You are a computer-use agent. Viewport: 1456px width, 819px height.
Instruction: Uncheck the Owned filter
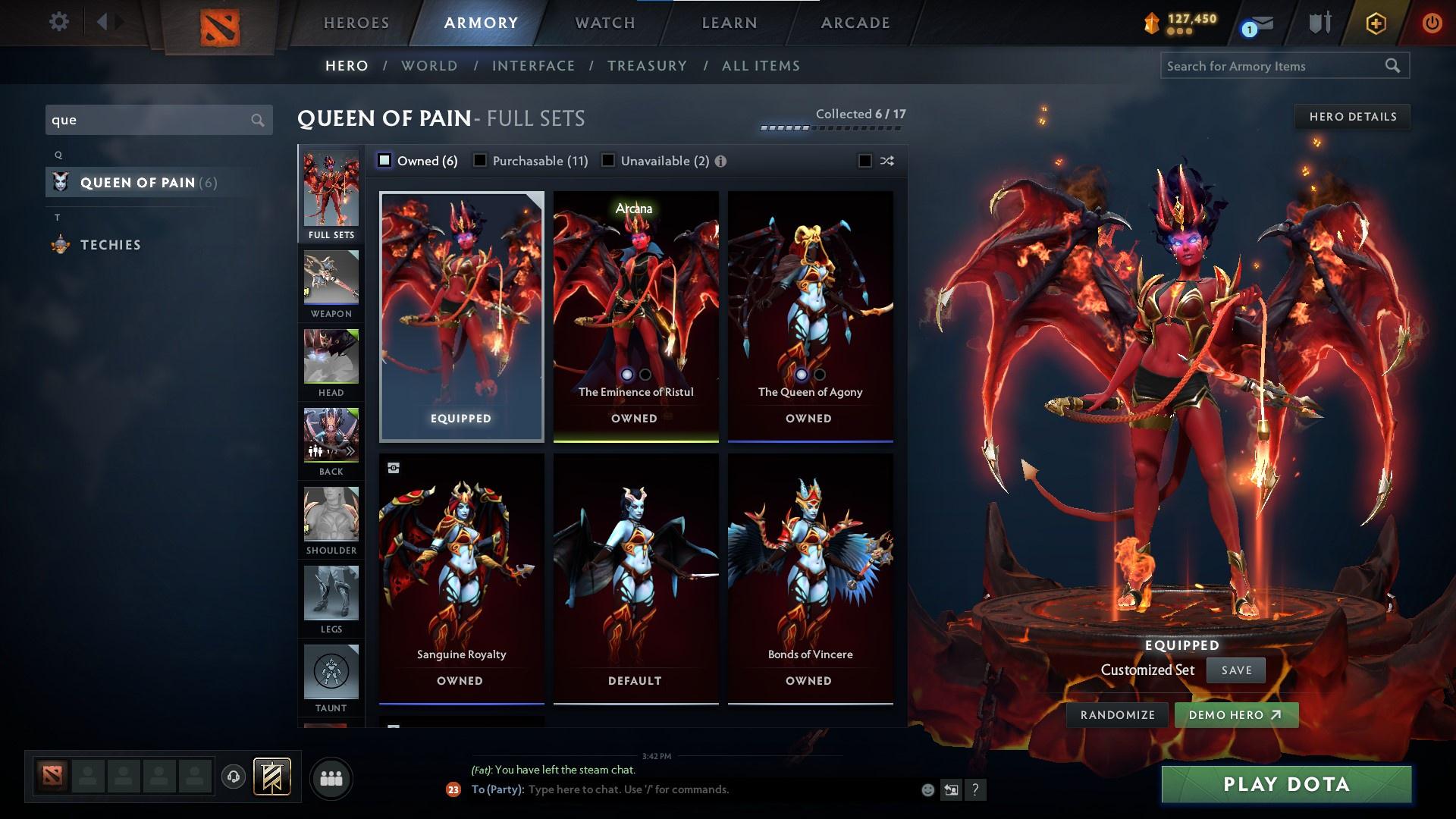click(x=385, y=160)
